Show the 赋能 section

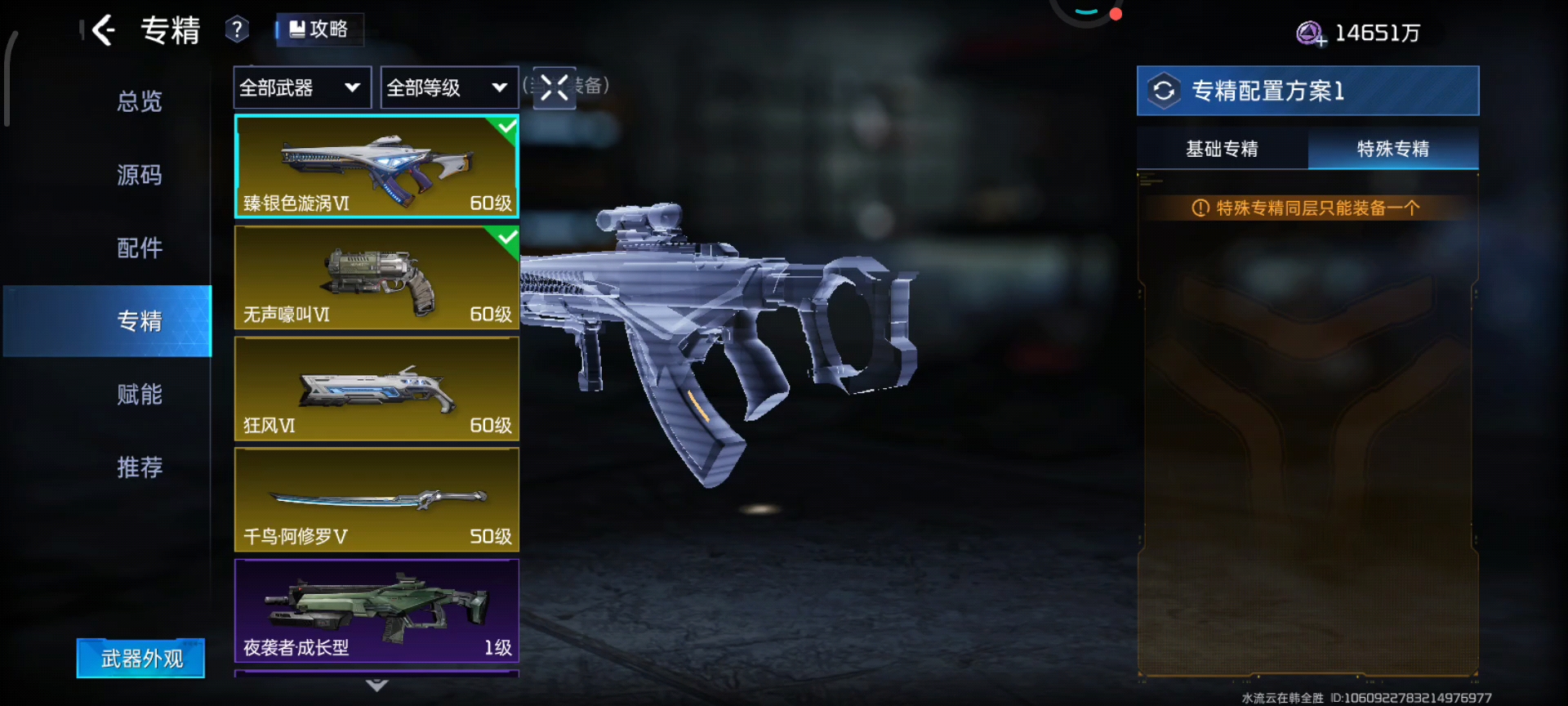click(139, 394)
